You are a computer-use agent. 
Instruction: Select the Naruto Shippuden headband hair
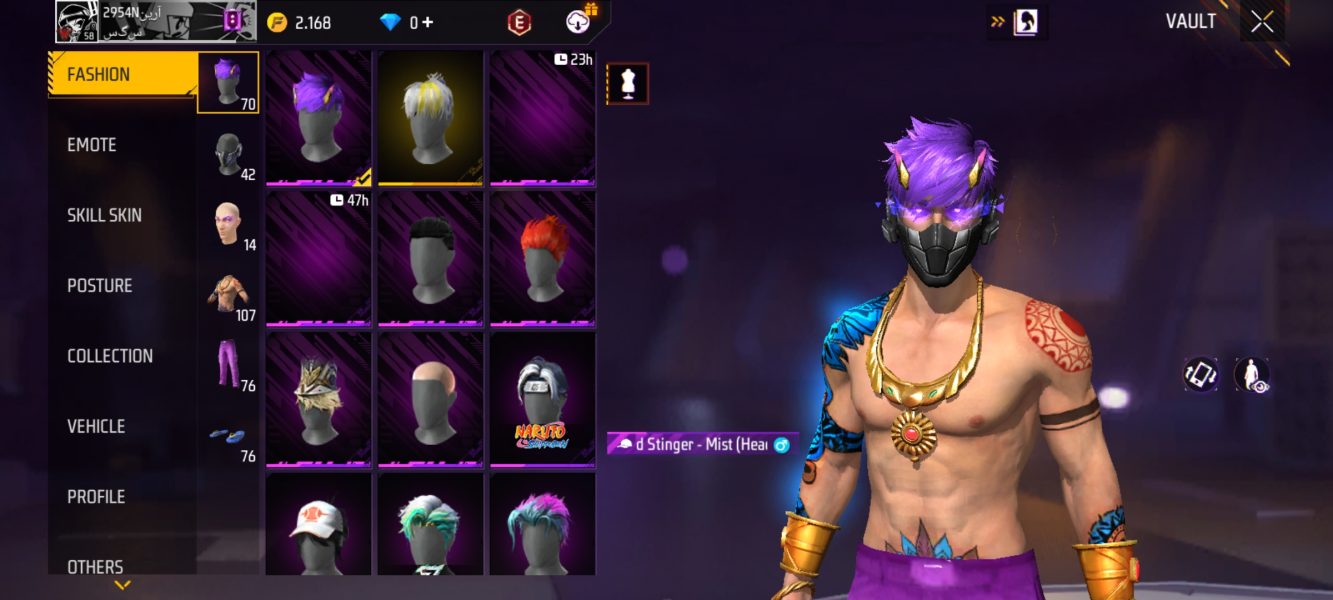(x=543, y=399)
